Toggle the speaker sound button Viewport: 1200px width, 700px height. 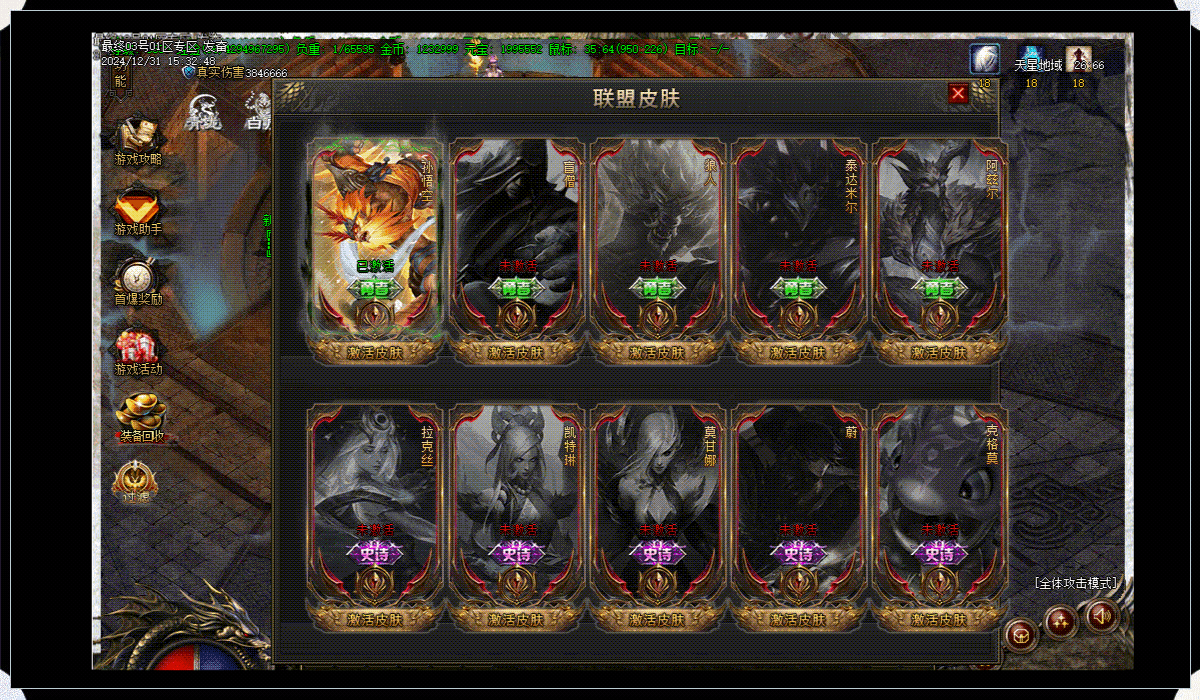[1102, 617]
